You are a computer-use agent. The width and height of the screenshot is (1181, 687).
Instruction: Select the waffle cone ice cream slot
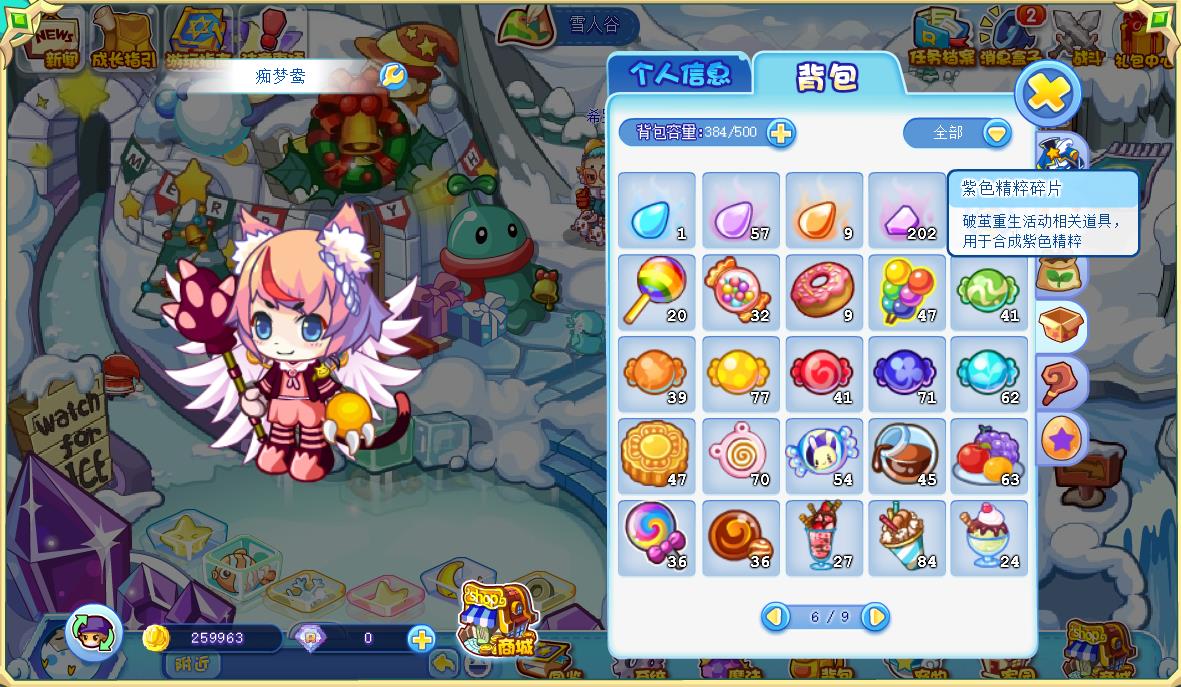pos(906,539)
